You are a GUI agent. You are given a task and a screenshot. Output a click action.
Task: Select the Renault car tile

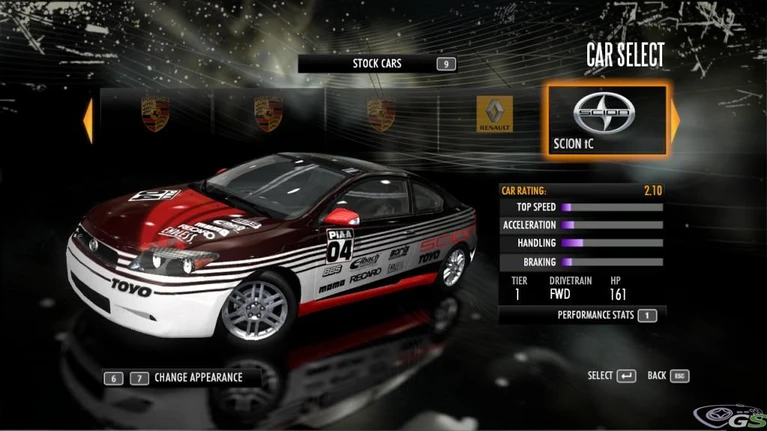[x=494, y=116]
